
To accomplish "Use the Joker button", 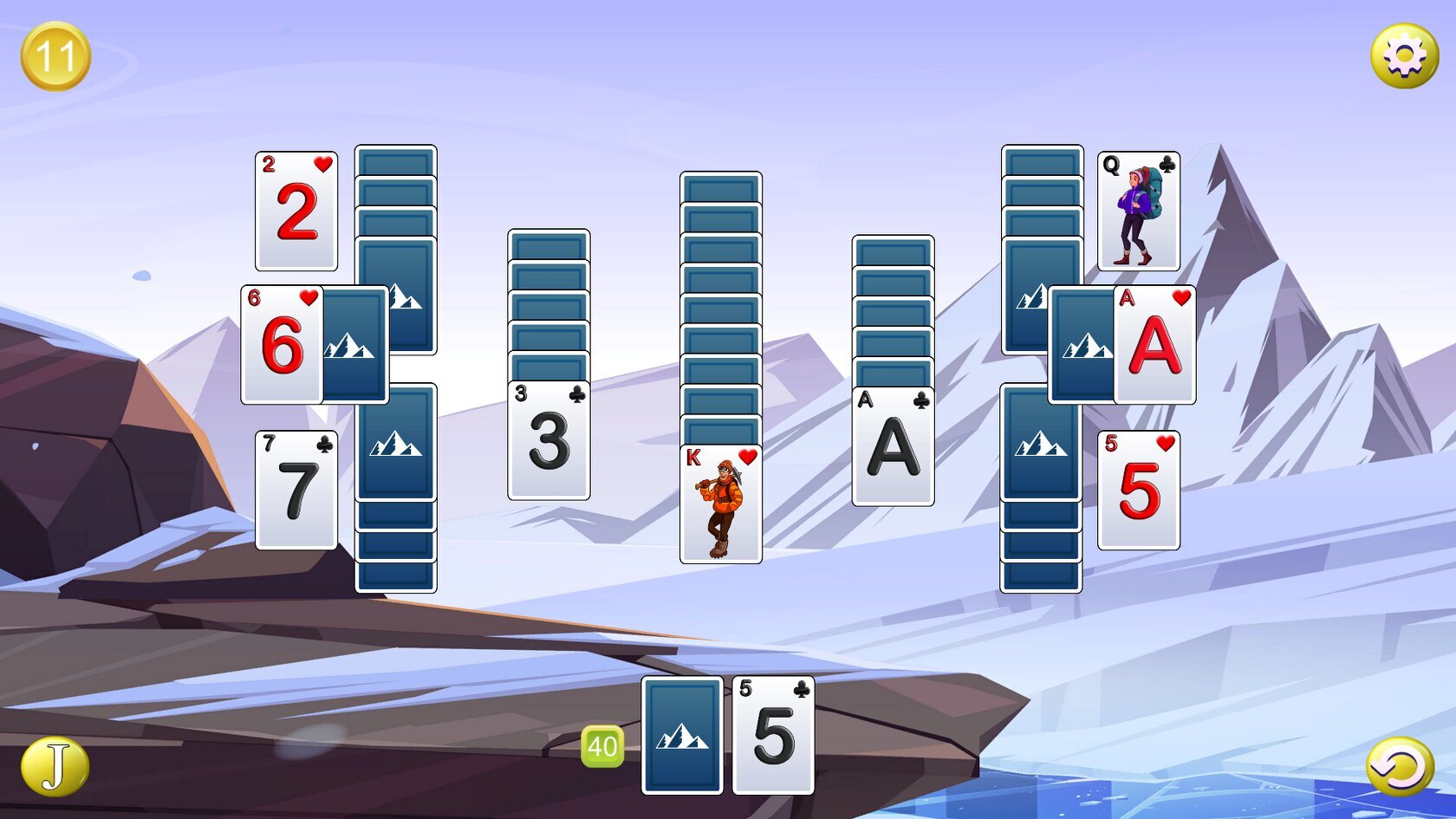I will [x=55, y=767].
